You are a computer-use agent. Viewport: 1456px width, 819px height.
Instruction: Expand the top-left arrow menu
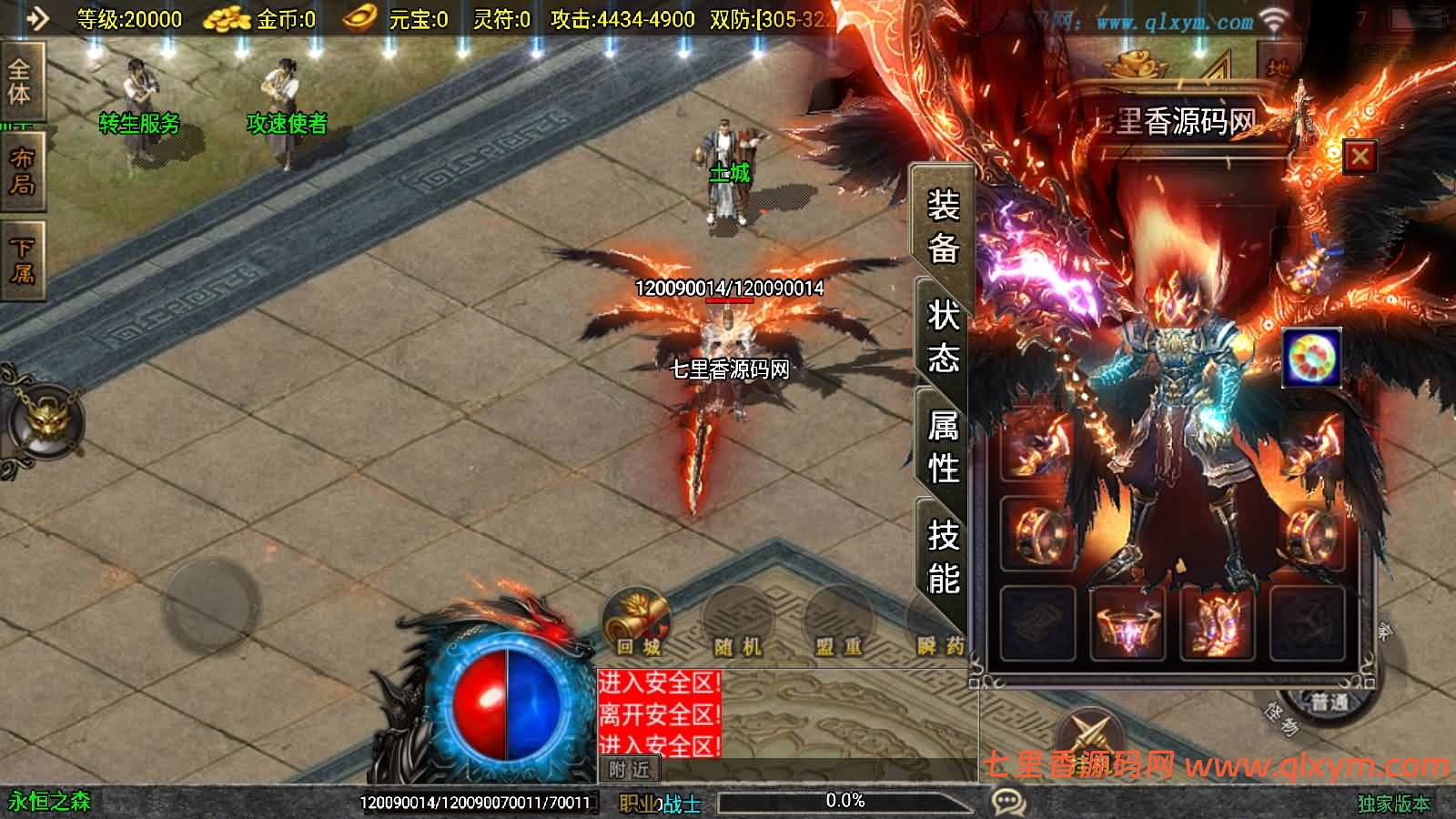tap(36, 18)
